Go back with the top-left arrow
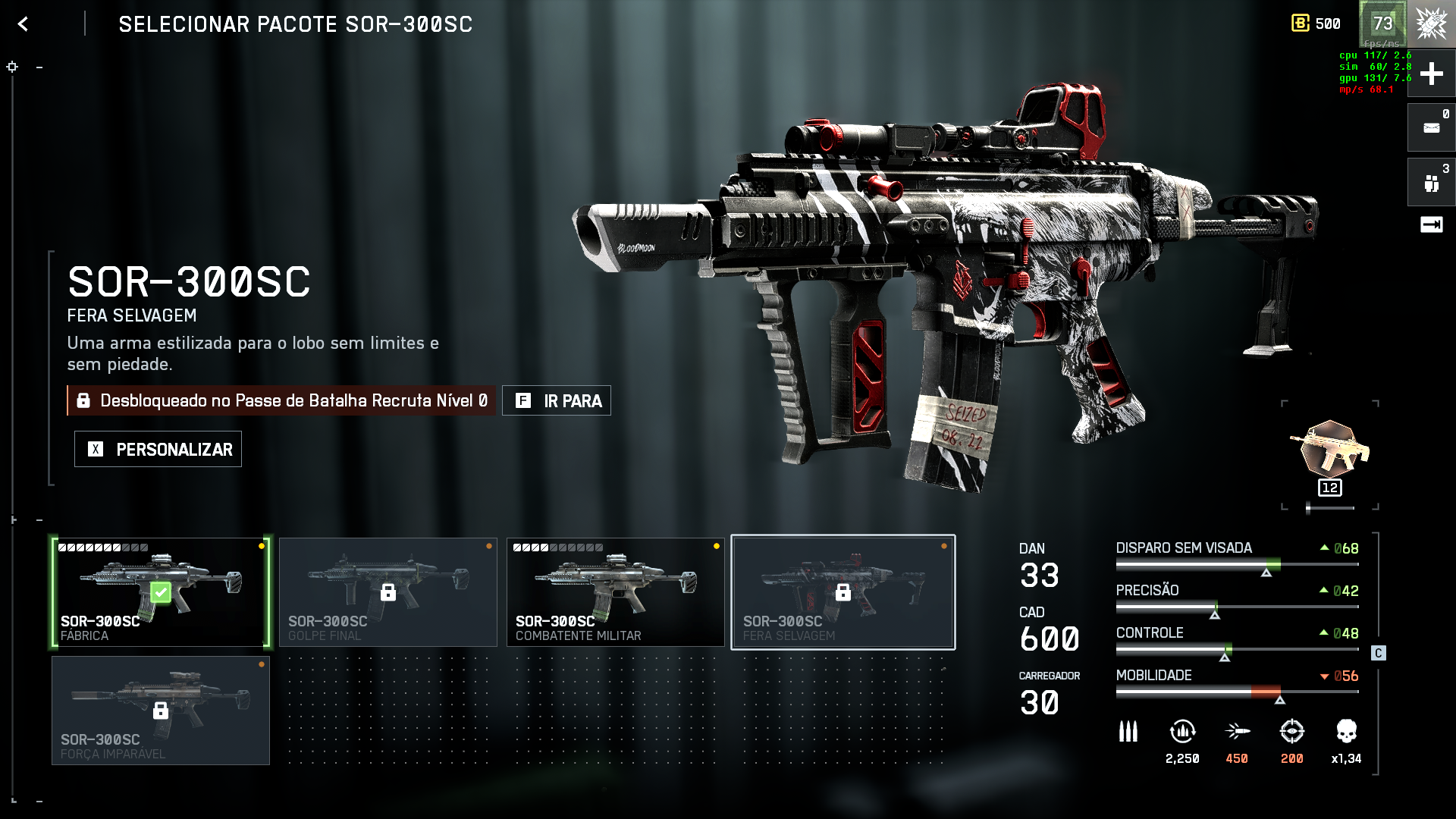The width and height of the screenshot is (1456, 819). pyautogui.click(x=24, y=24)
